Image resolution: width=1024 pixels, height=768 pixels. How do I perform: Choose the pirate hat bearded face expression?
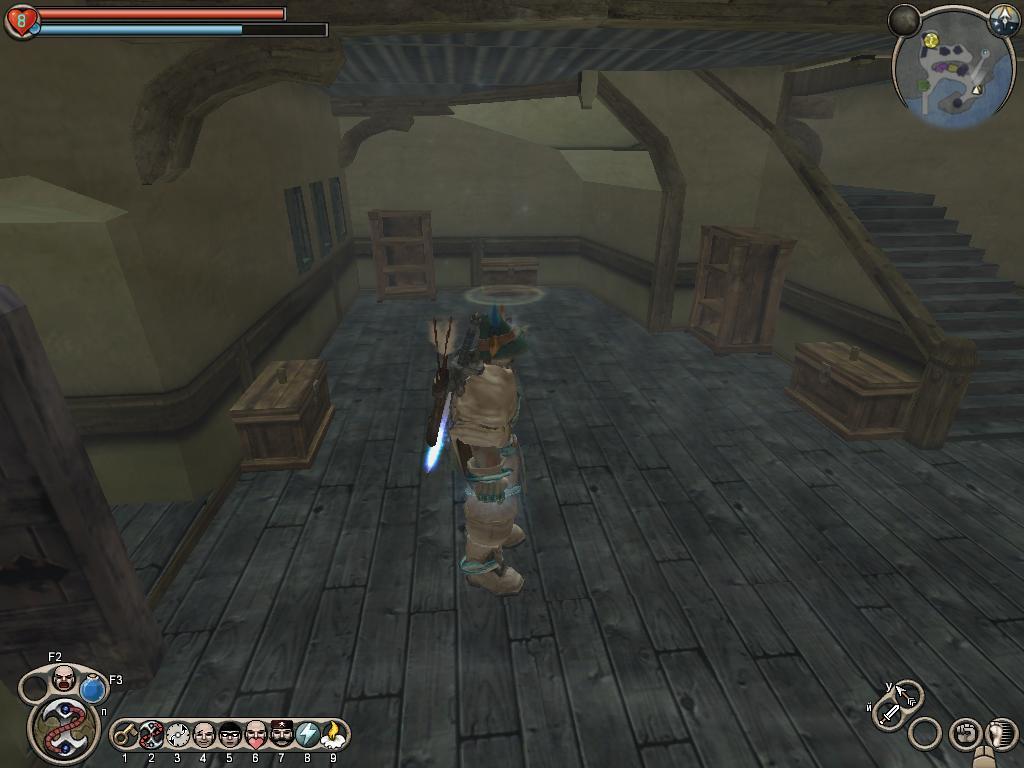(281, 735)
